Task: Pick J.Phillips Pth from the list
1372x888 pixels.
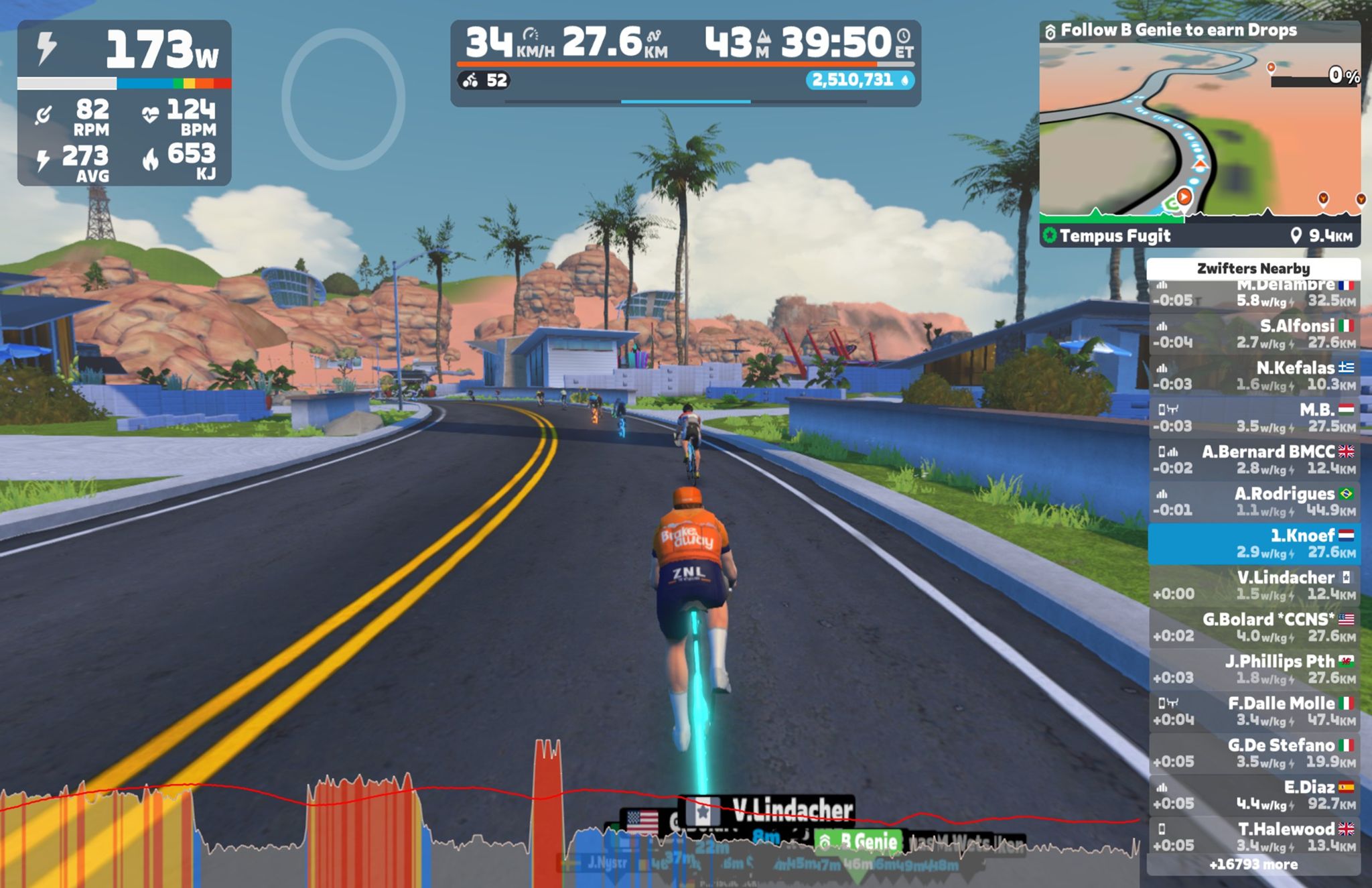Action: pos(1254,669)
